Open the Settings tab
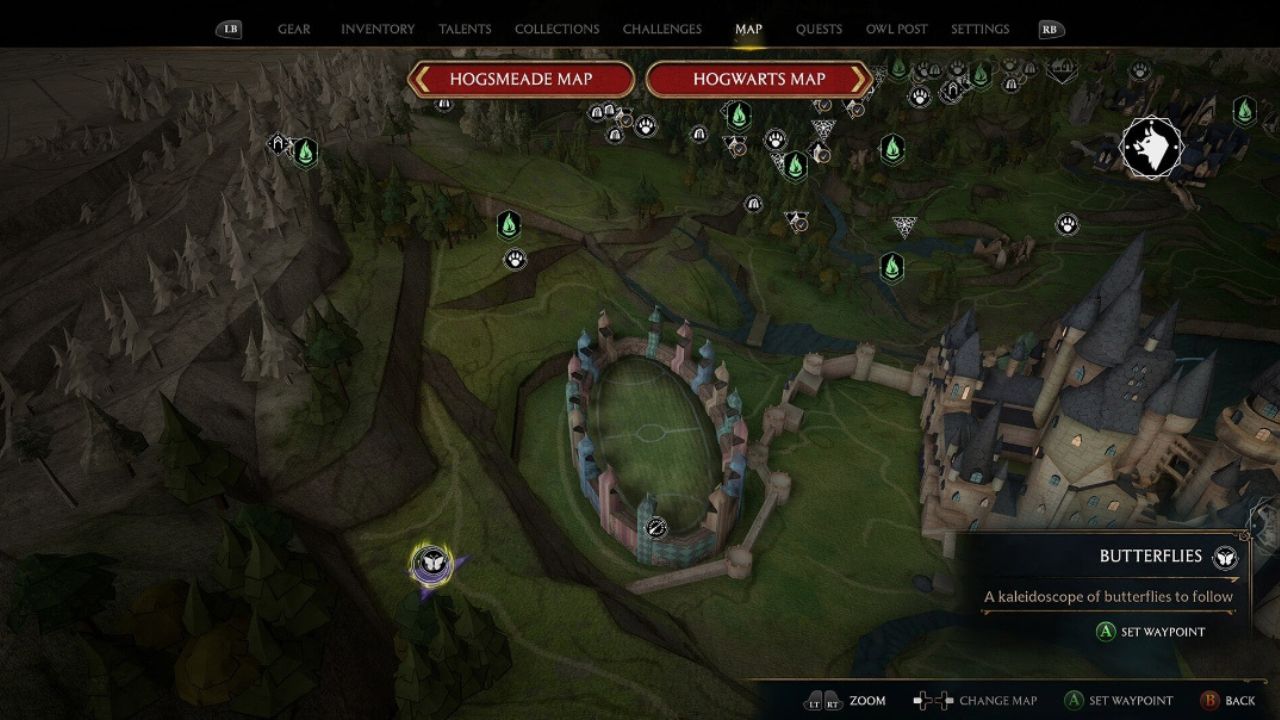Screen dimensions: 1280x720 pos(979,29)
